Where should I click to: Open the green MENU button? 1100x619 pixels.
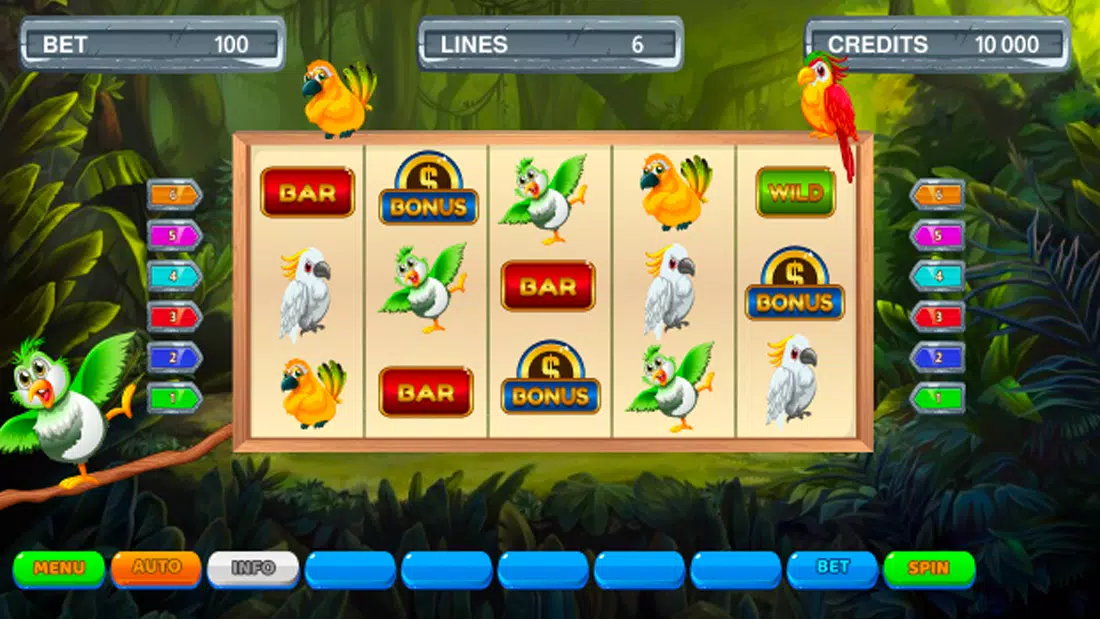coord(59,568)
